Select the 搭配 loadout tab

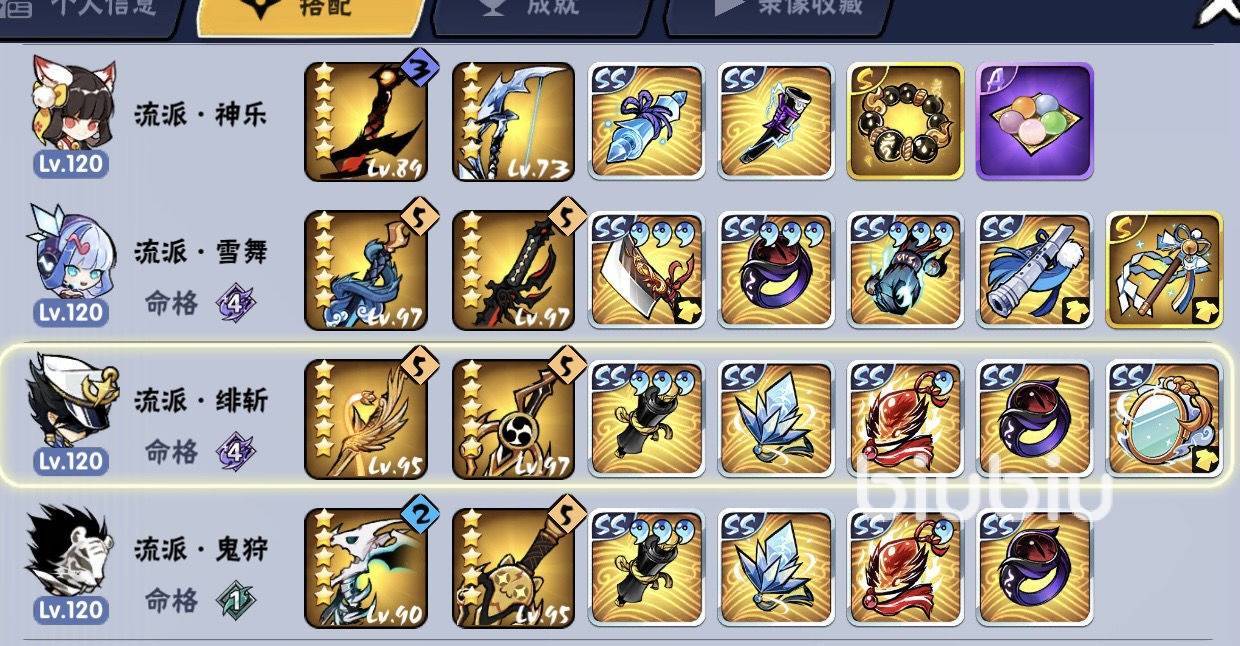312,12
